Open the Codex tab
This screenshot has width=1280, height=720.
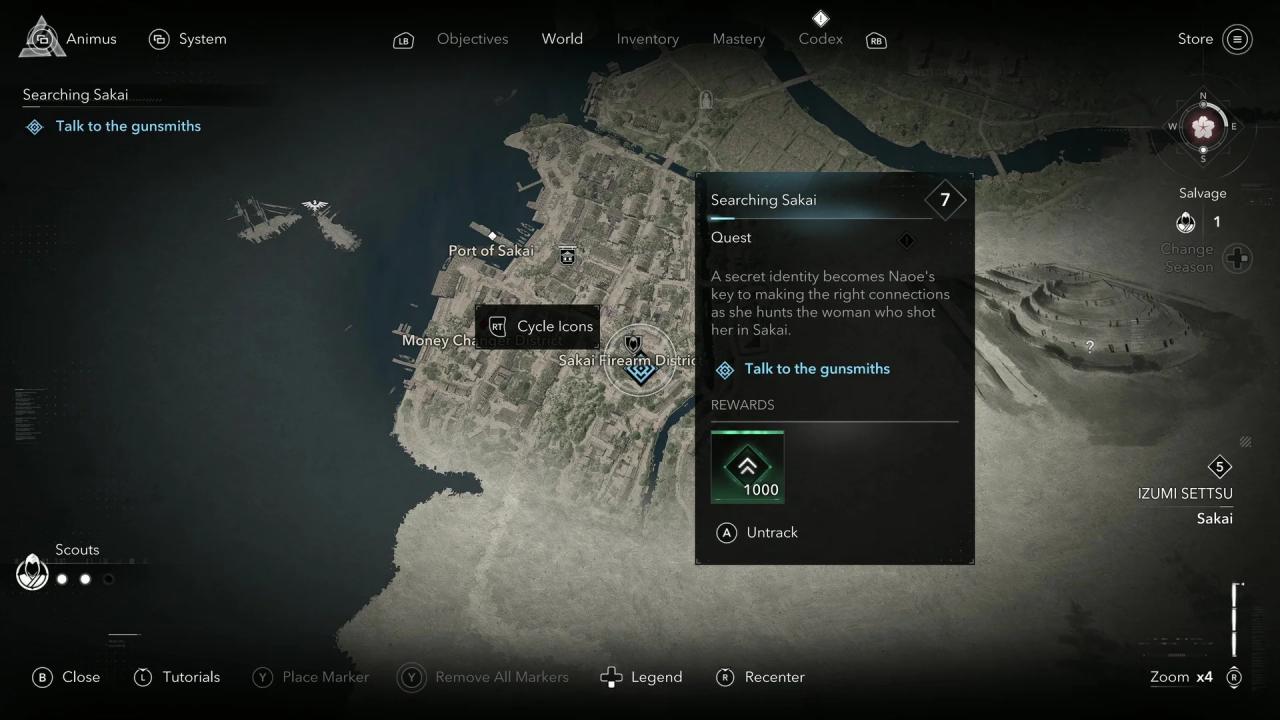(x=820, y=39)
